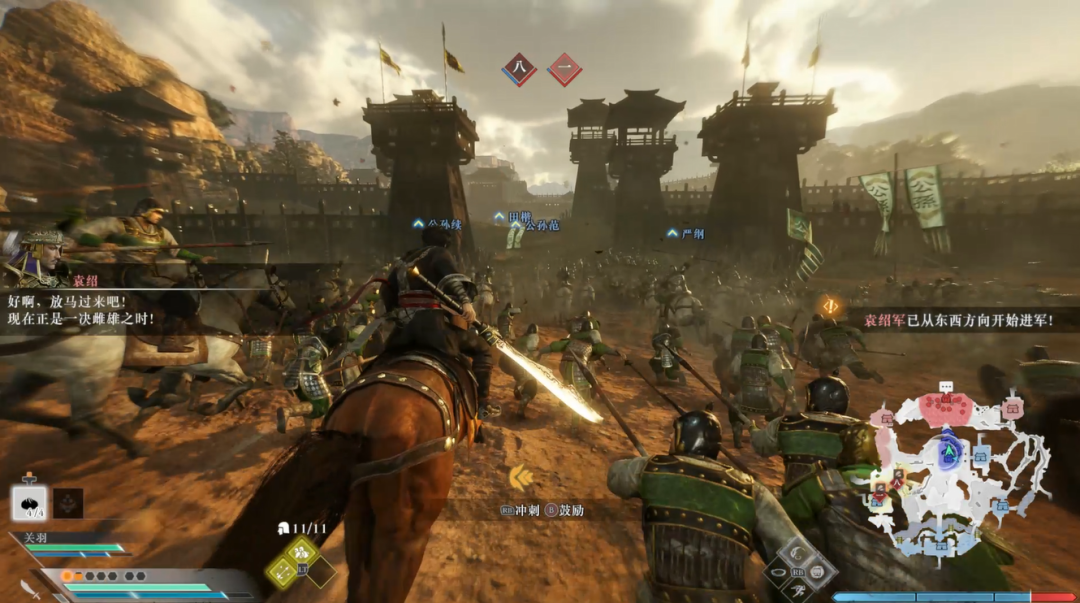1080x603 pixels.
Task: Click the saber weapon icon
Action: point(30,588)
